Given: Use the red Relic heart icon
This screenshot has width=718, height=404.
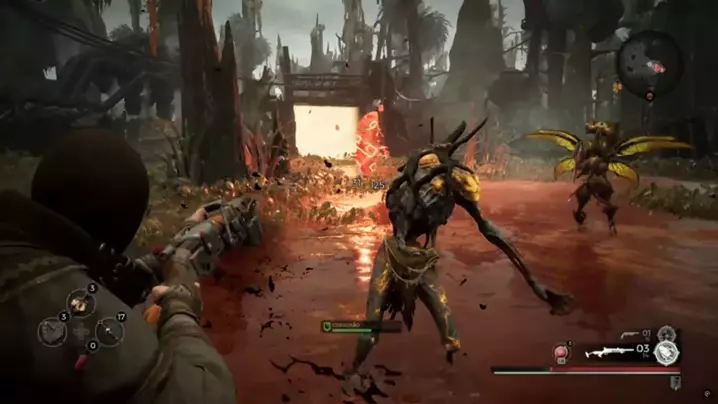Looking at the screenshot, I should 562,352.
